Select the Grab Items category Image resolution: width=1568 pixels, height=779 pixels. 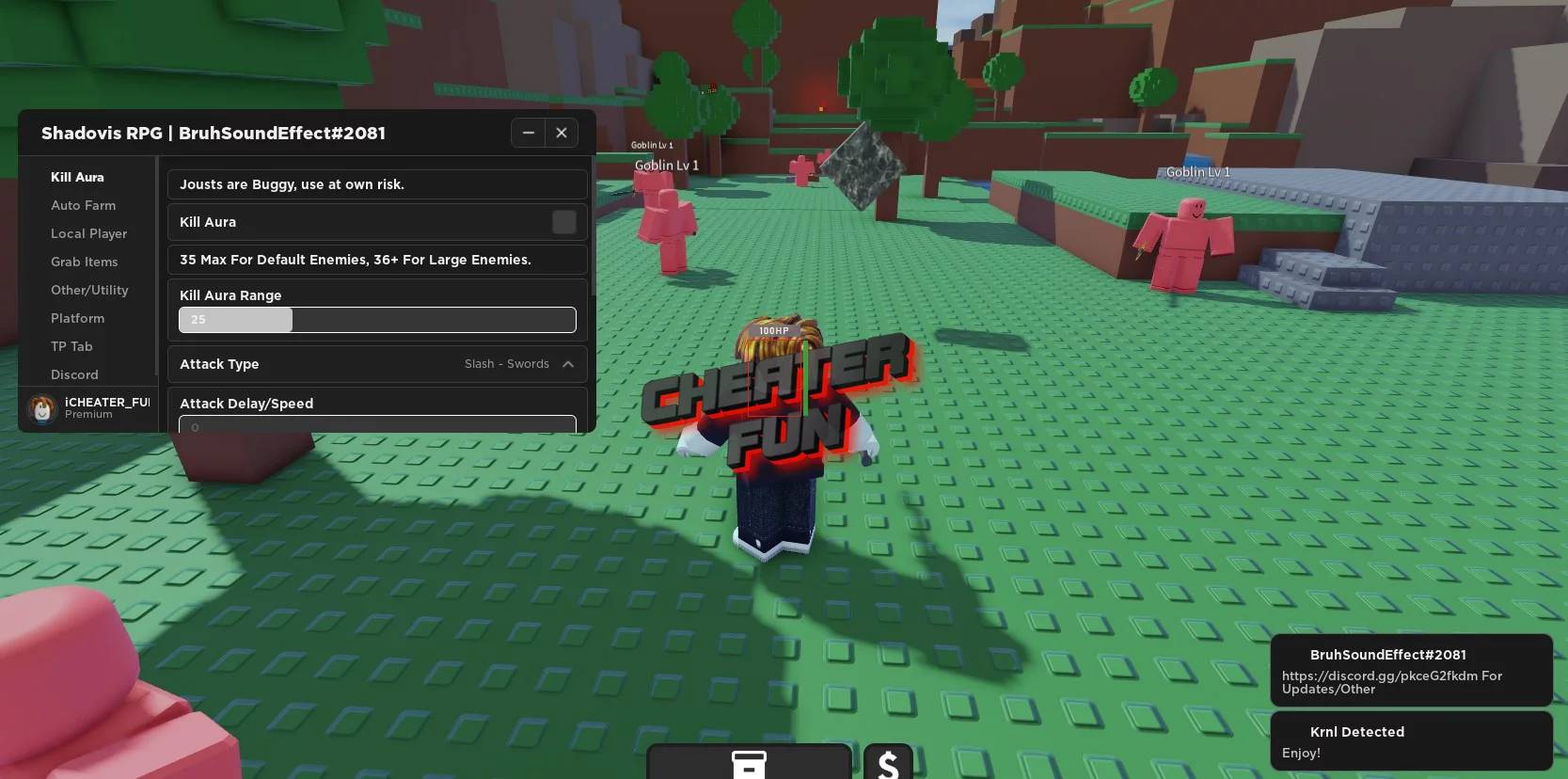point(84,262)
